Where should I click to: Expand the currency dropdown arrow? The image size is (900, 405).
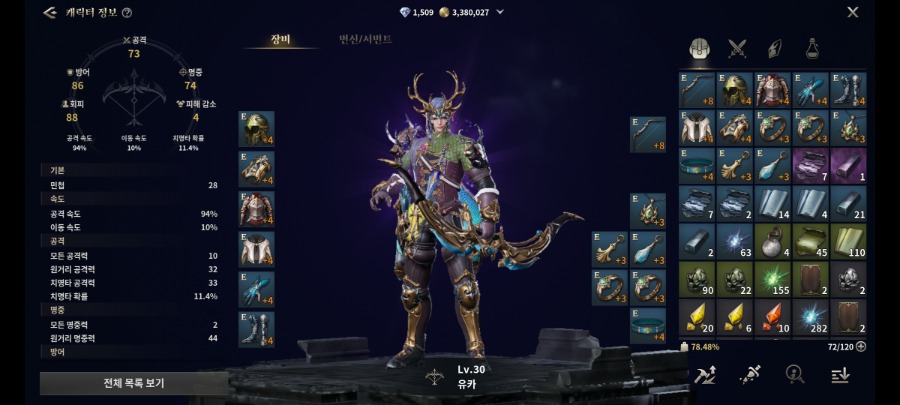coord(500,12)
